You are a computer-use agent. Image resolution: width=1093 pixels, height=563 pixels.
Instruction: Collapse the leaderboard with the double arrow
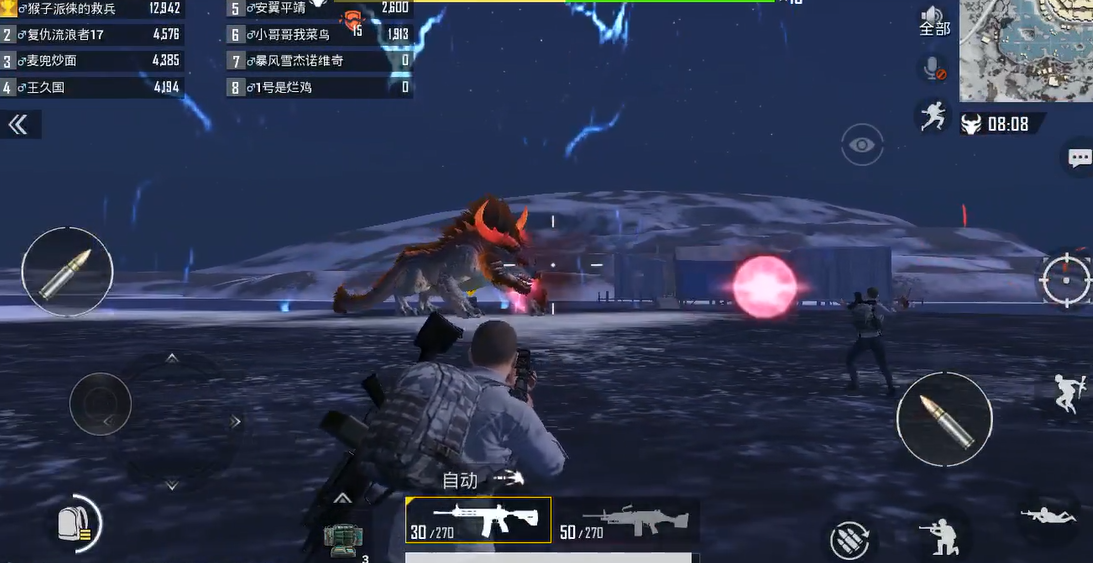point(18,124)
